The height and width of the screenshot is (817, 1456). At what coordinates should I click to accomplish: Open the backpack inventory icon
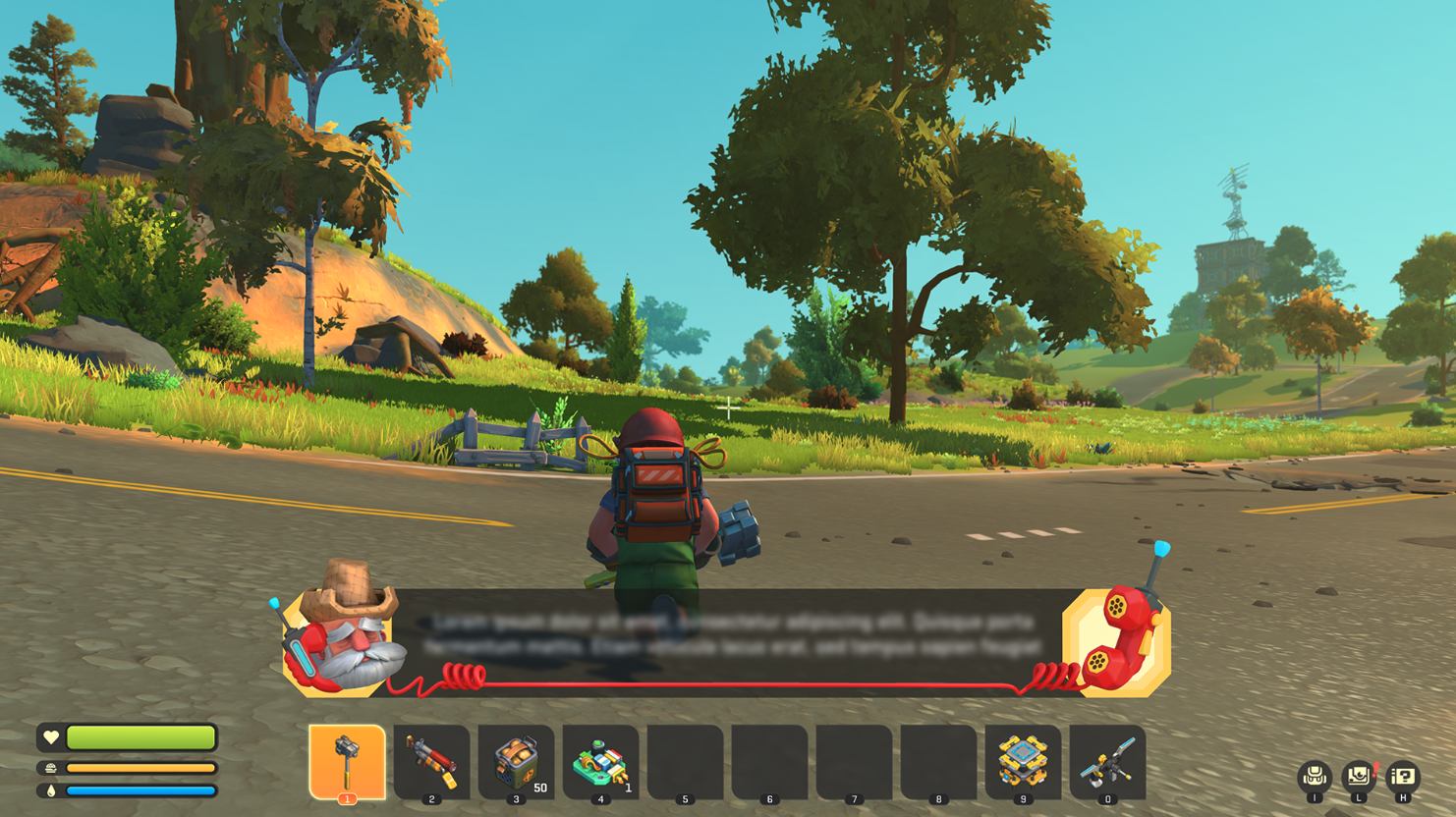1315,777
